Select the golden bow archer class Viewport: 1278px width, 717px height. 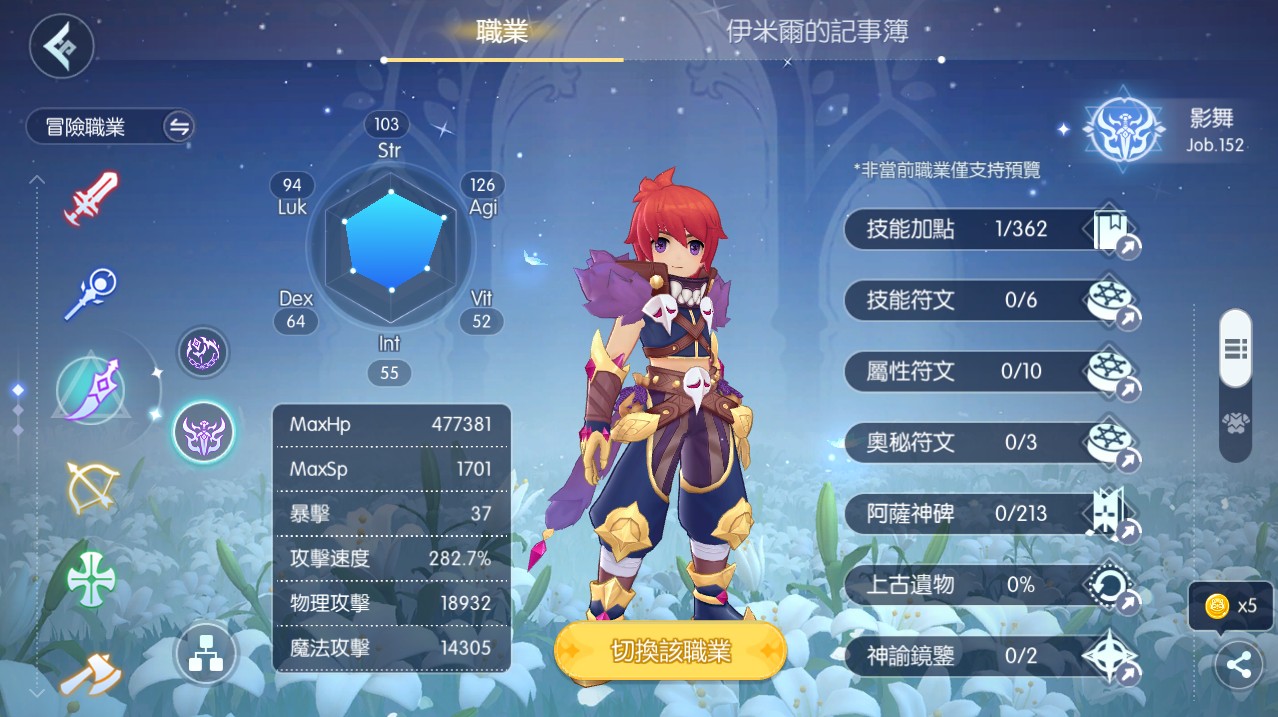point(91,487)
